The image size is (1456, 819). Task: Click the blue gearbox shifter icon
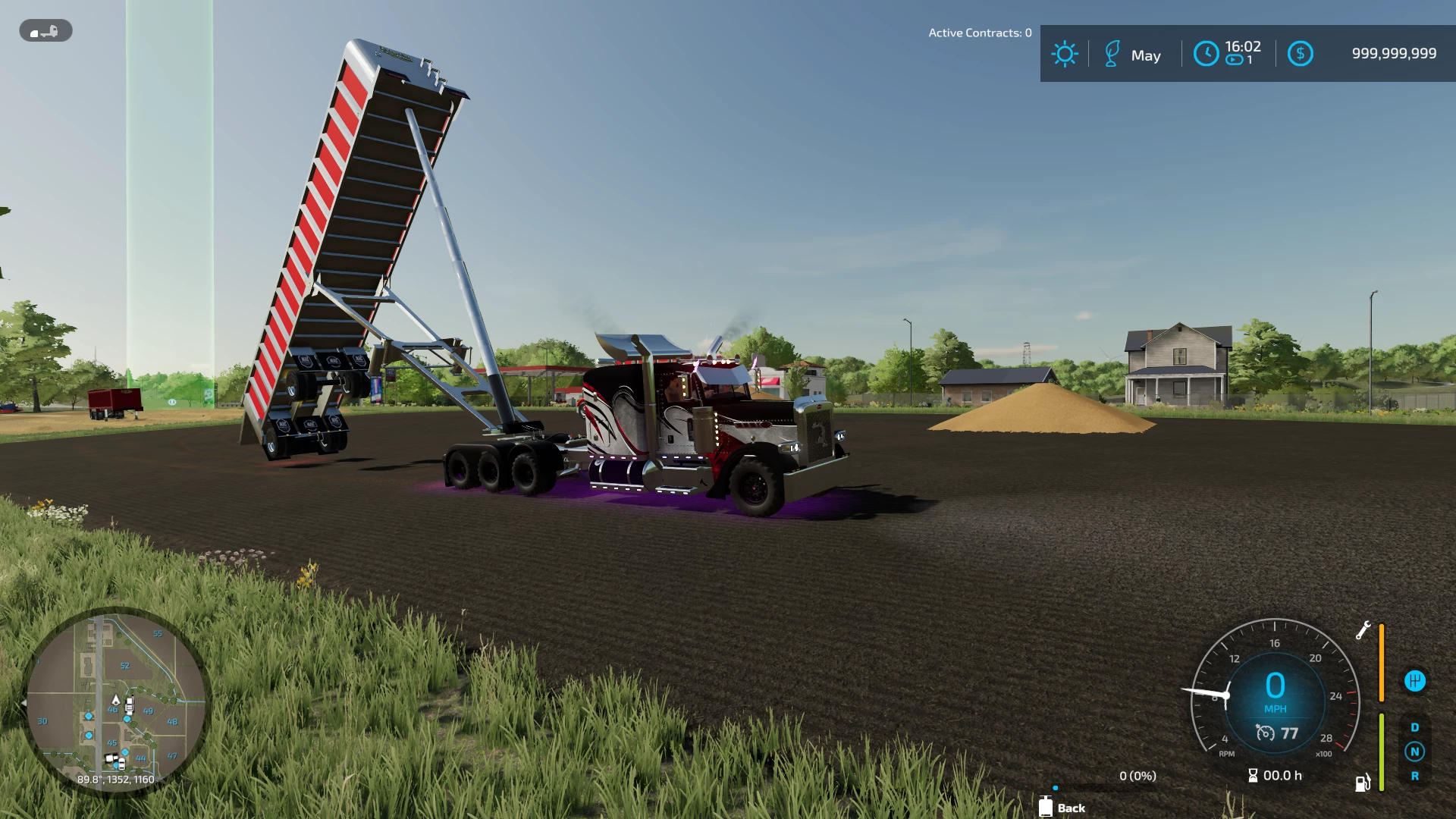point(1414,681)
